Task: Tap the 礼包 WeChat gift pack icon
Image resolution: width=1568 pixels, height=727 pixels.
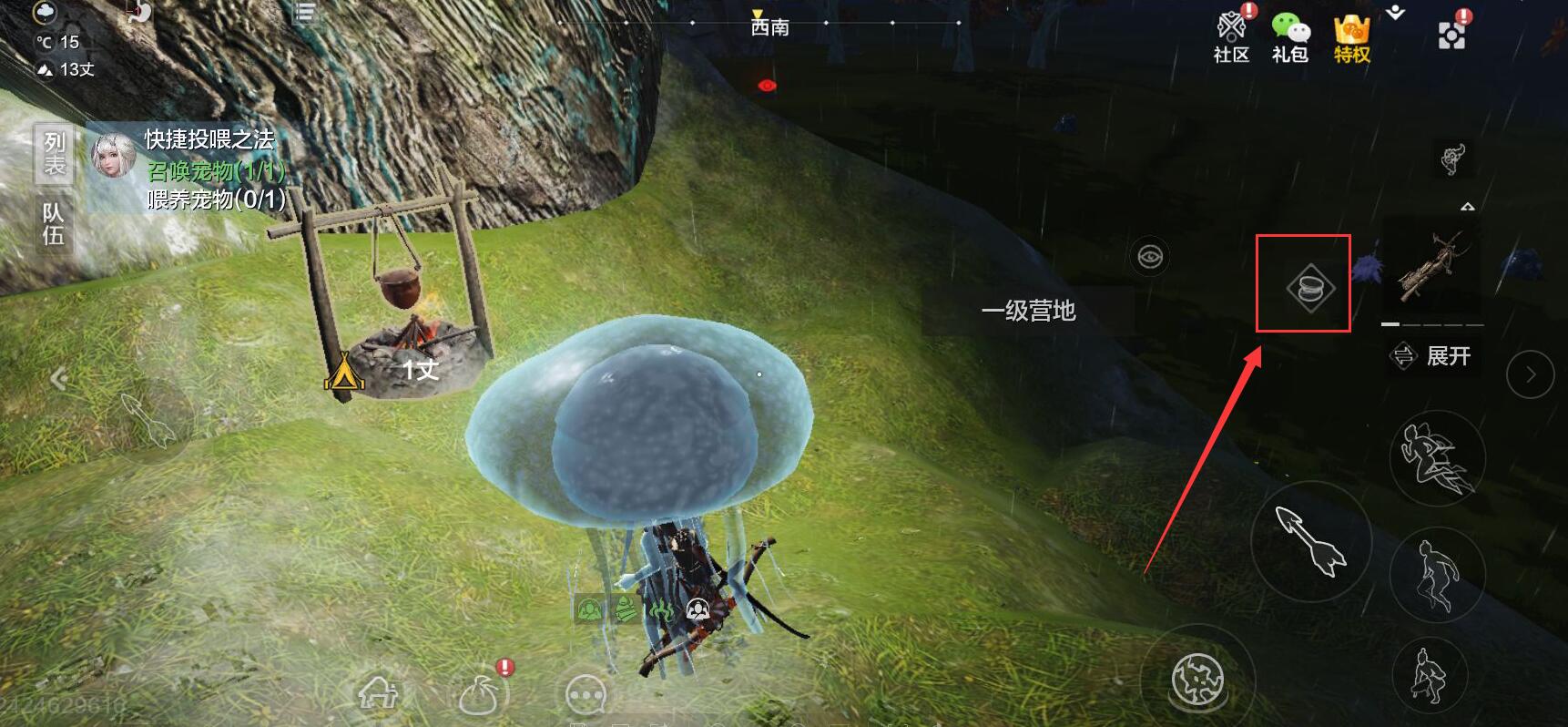Action: pyautogui.click(x=1288, y=27)
